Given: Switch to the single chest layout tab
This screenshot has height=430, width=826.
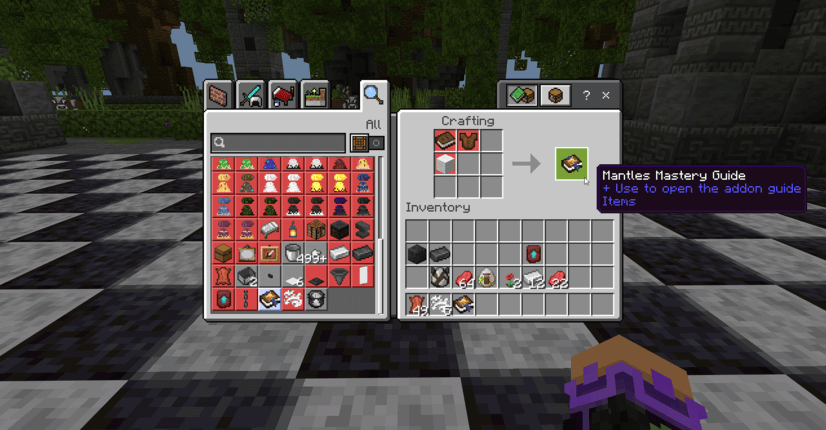Looking at the screenshot, I should pyautogui.click(x=555, y=95).
